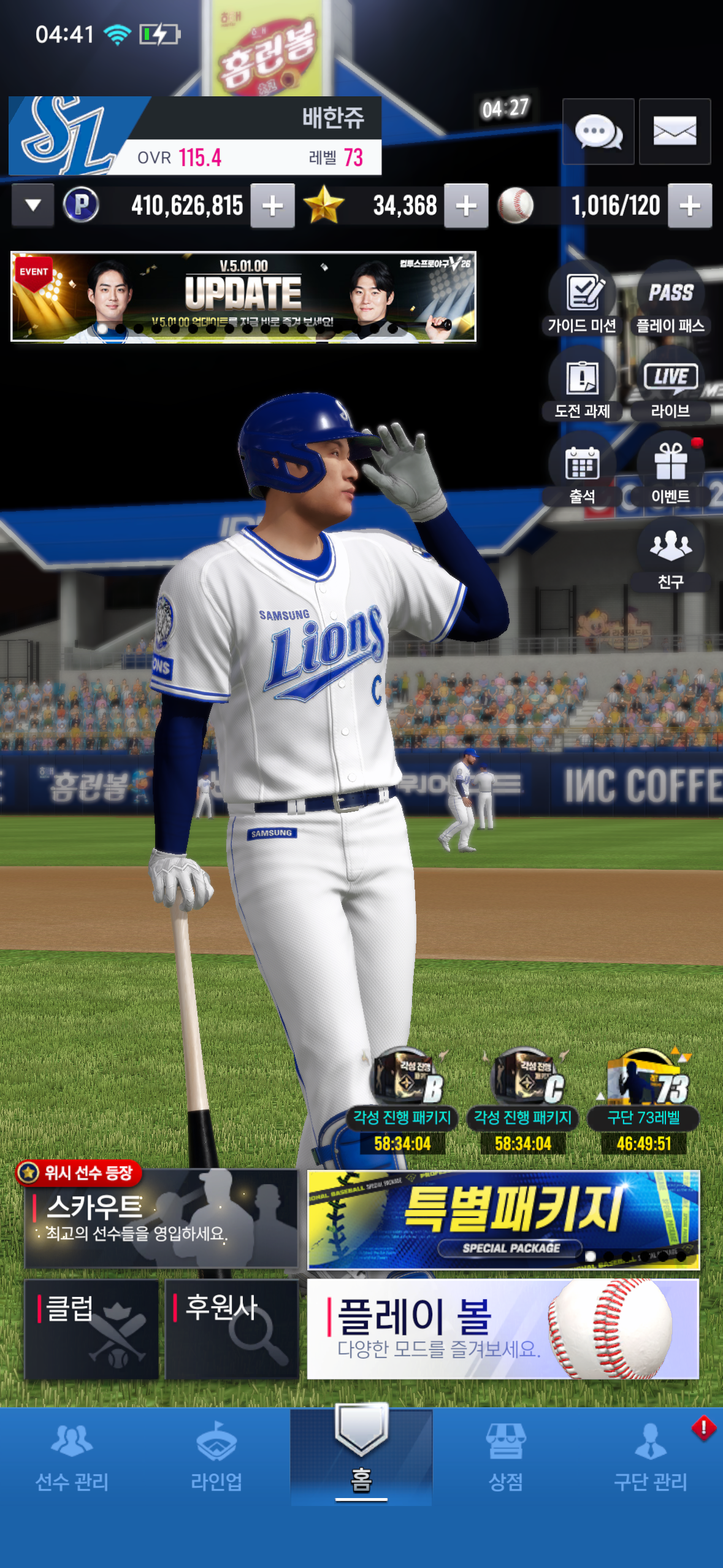Open the 플레이 패스 PASS icon
The width and height of the screenshot is (723, 1568).
click(x=670, y=300)
